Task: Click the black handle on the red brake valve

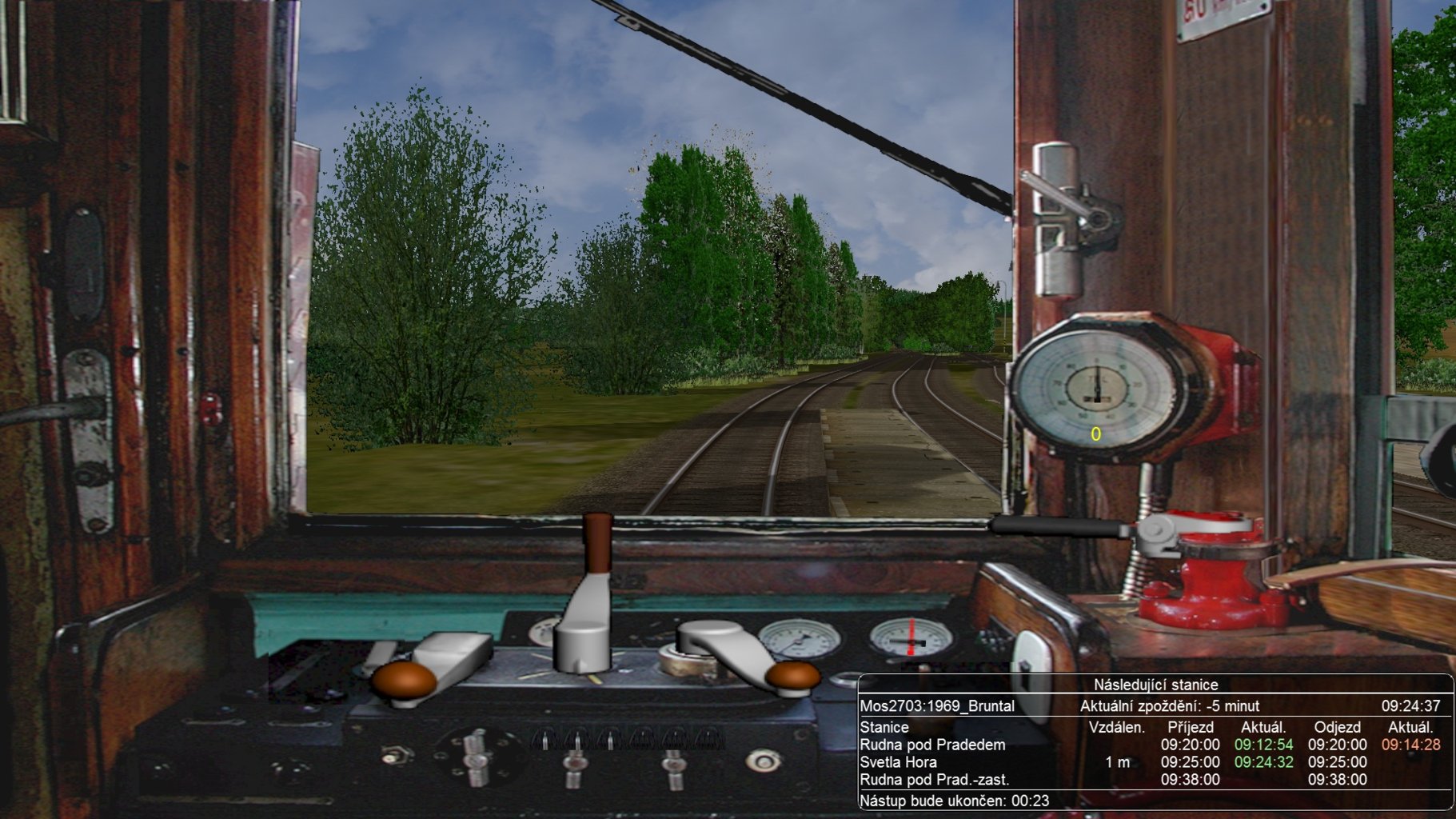Action: click(x=1057, y=526)
